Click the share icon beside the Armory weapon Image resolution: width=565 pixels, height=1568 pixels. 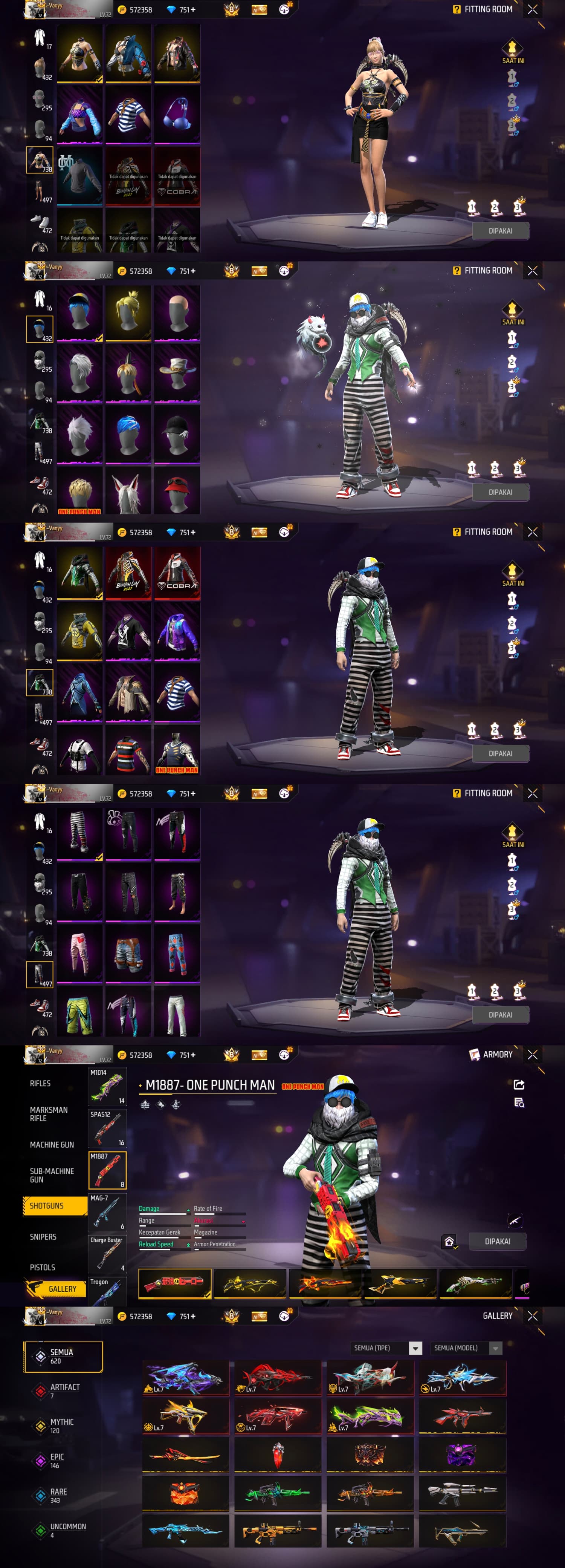click(x=519, y=1085)
